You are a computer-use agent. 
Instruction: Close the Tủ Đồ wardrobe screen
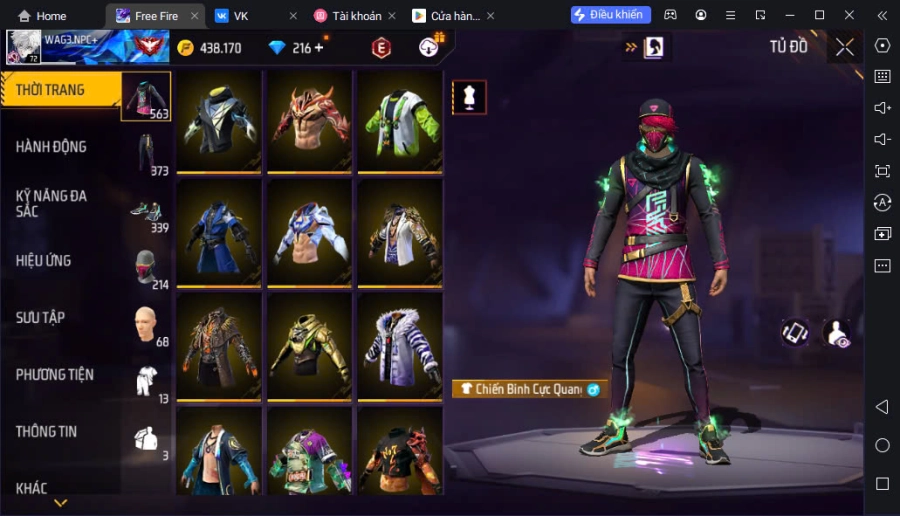[845, 47]
